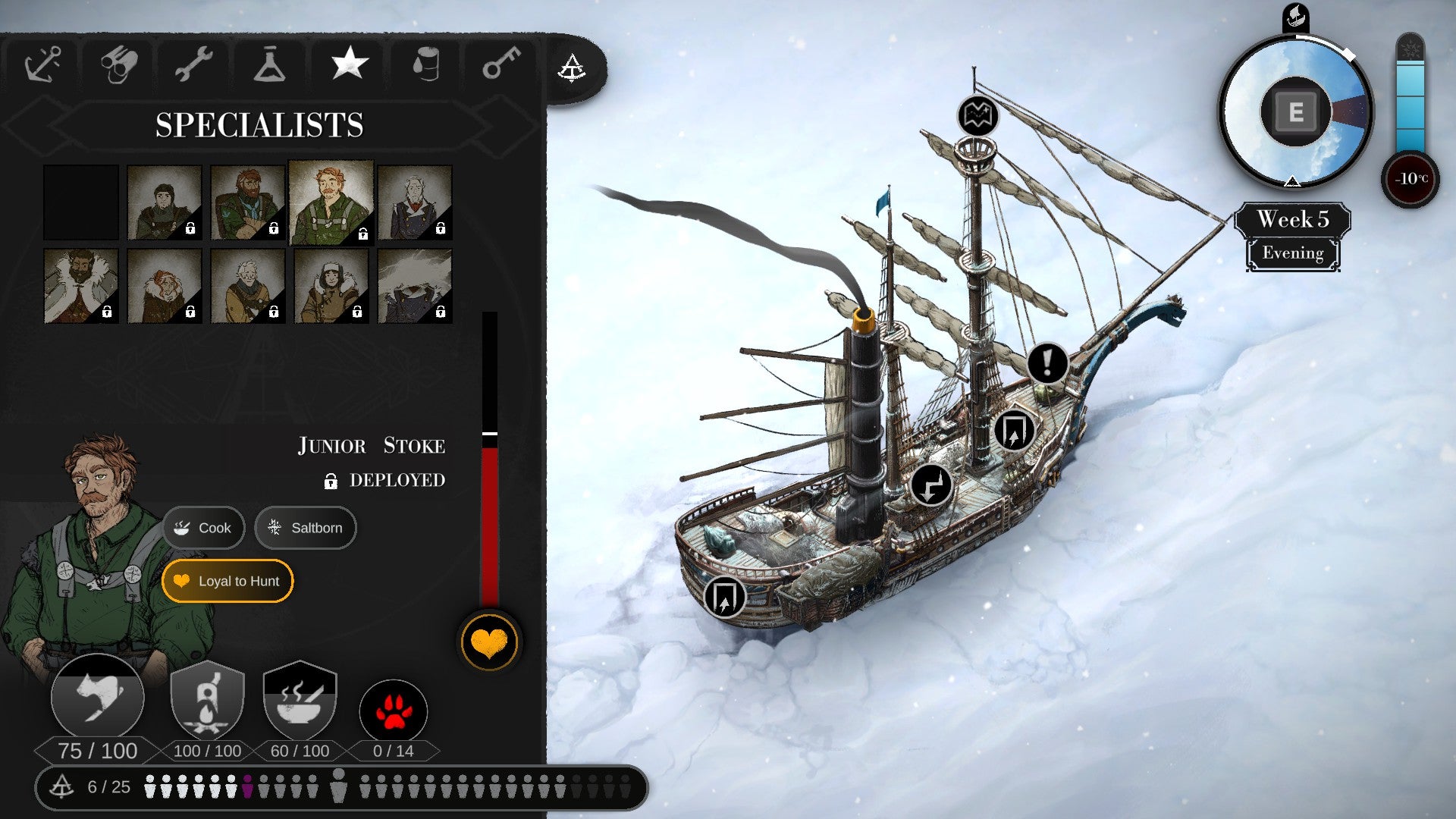This screenshot has width=1456, height=819.
Task: Switch to the wrench repairs tab
Action: [x=193, y=64]
